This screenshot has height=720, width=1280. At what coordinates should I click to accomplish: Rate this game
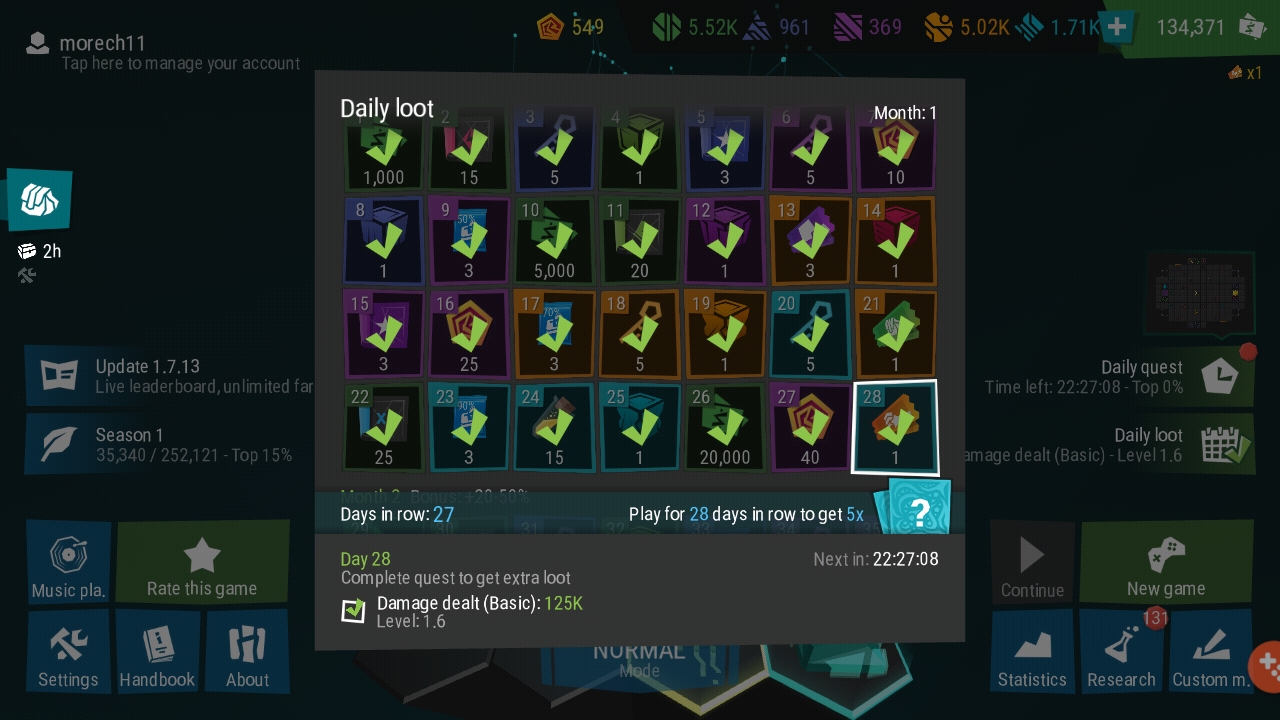click(202, 563)
